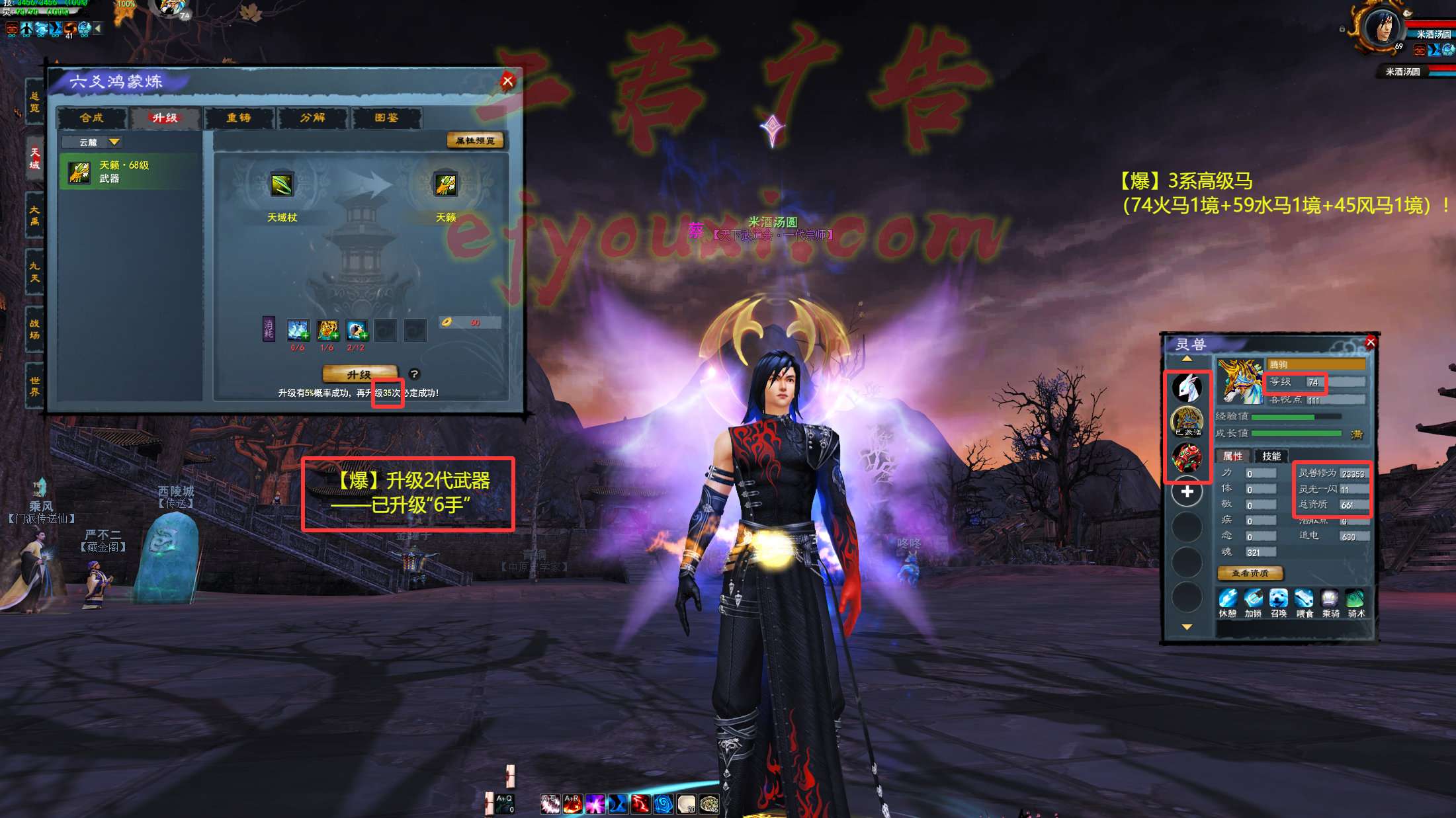Open the 重铸 tab
Image resolution: width=1456 pixels, height=818 pixels.
[x=239, y=118]
